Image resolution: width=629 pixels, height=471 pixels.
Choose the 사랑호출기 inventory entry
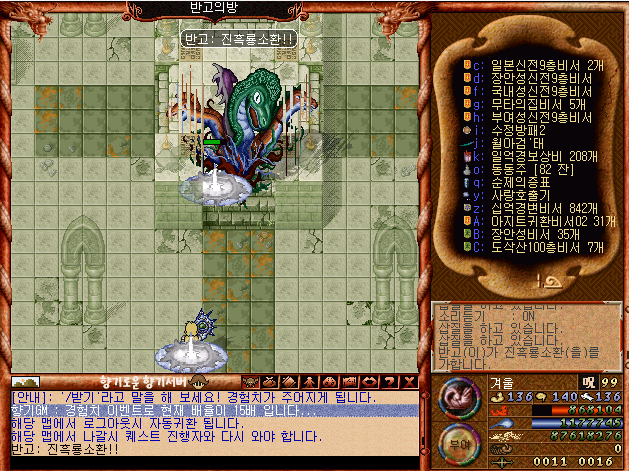[517, 195]
